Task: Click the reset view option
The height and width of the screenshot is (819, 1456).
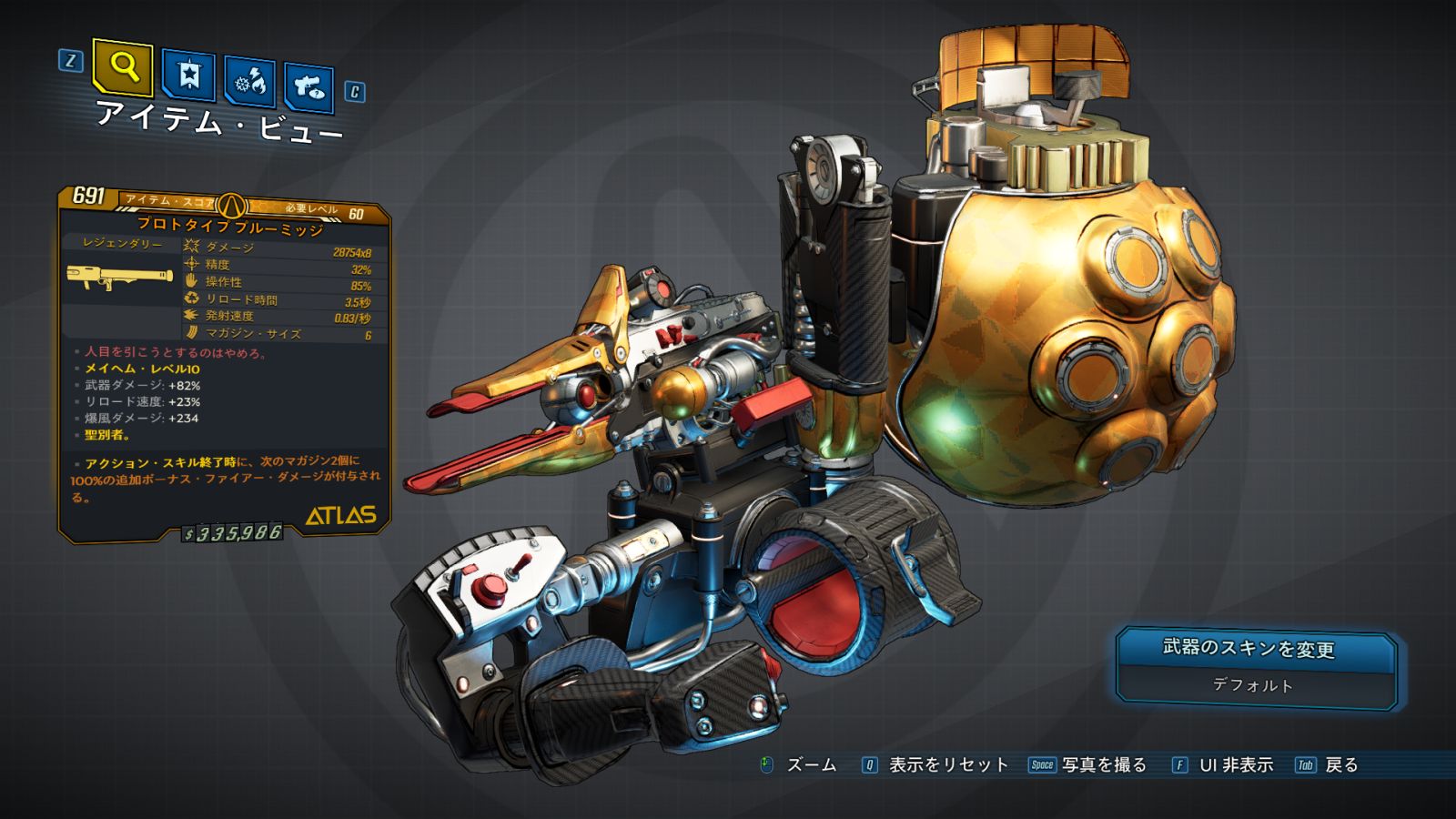Action: point(947,765)
